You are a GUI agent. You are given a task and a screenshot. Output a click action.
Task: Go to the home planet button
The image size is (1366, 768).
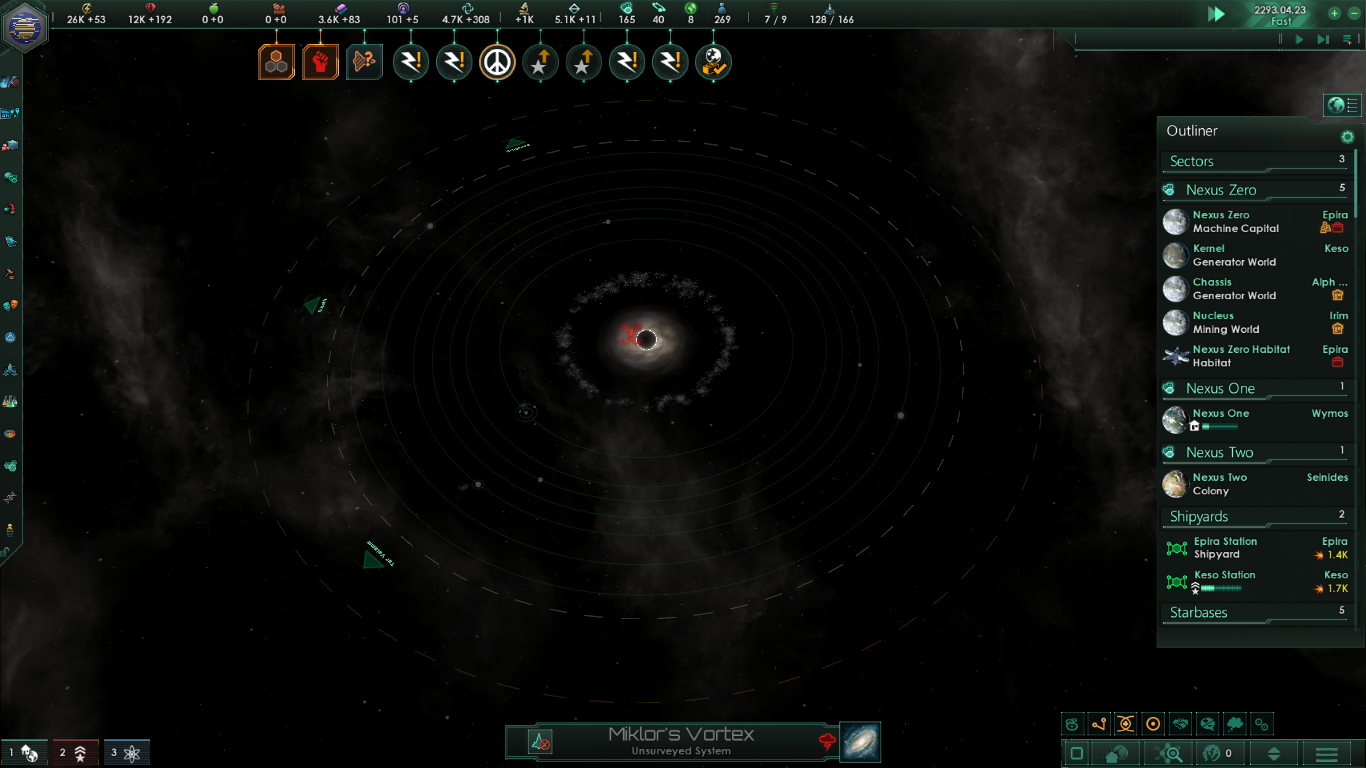click(1116, 753)
